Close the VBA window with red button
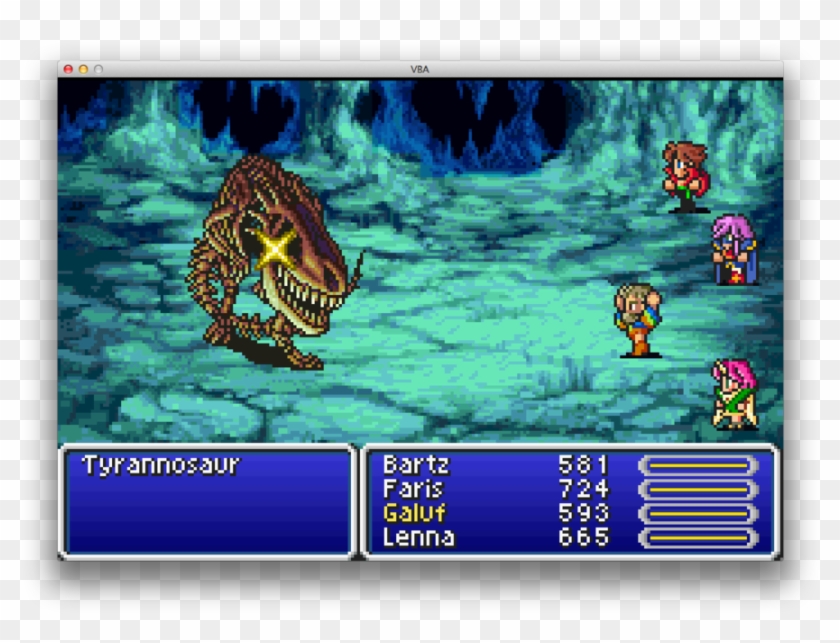The image size is (840, 643). coord(68,69)
